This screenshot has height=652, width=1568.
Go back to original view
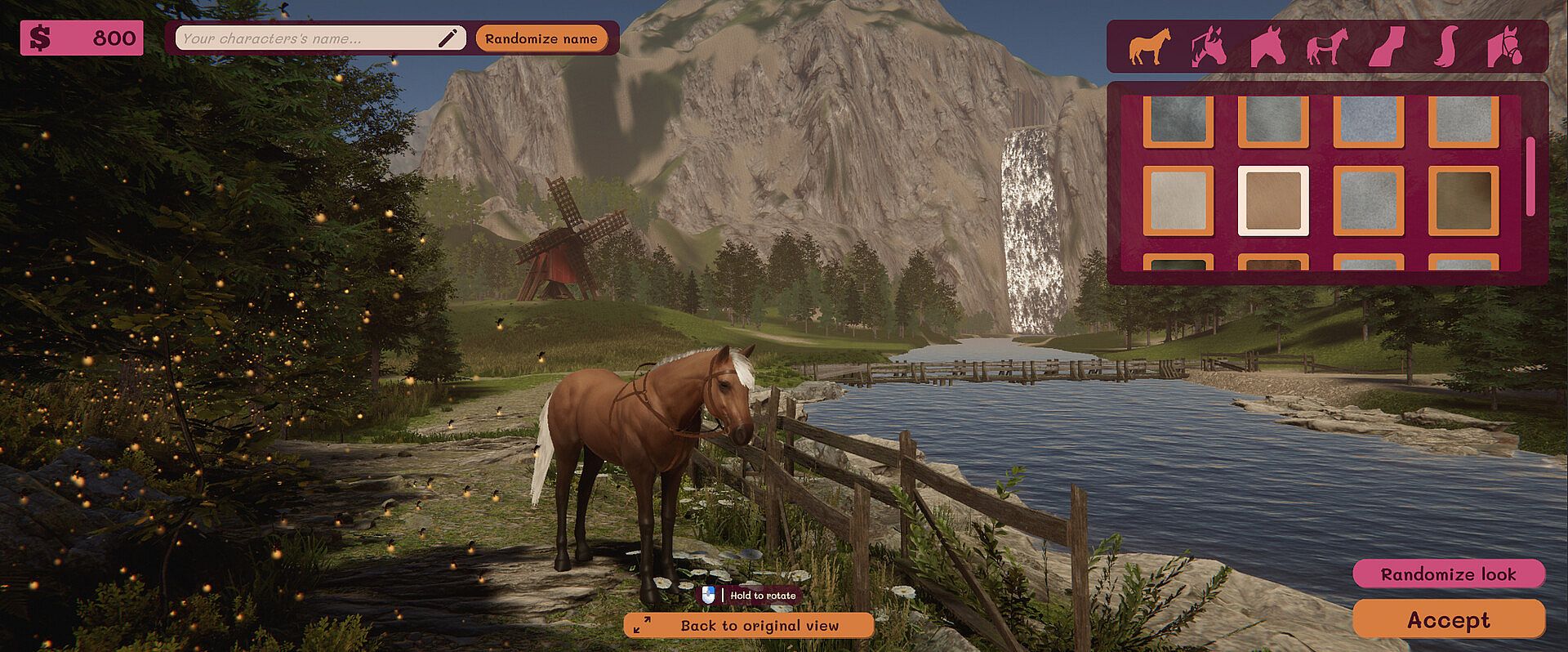click(748, 626)
